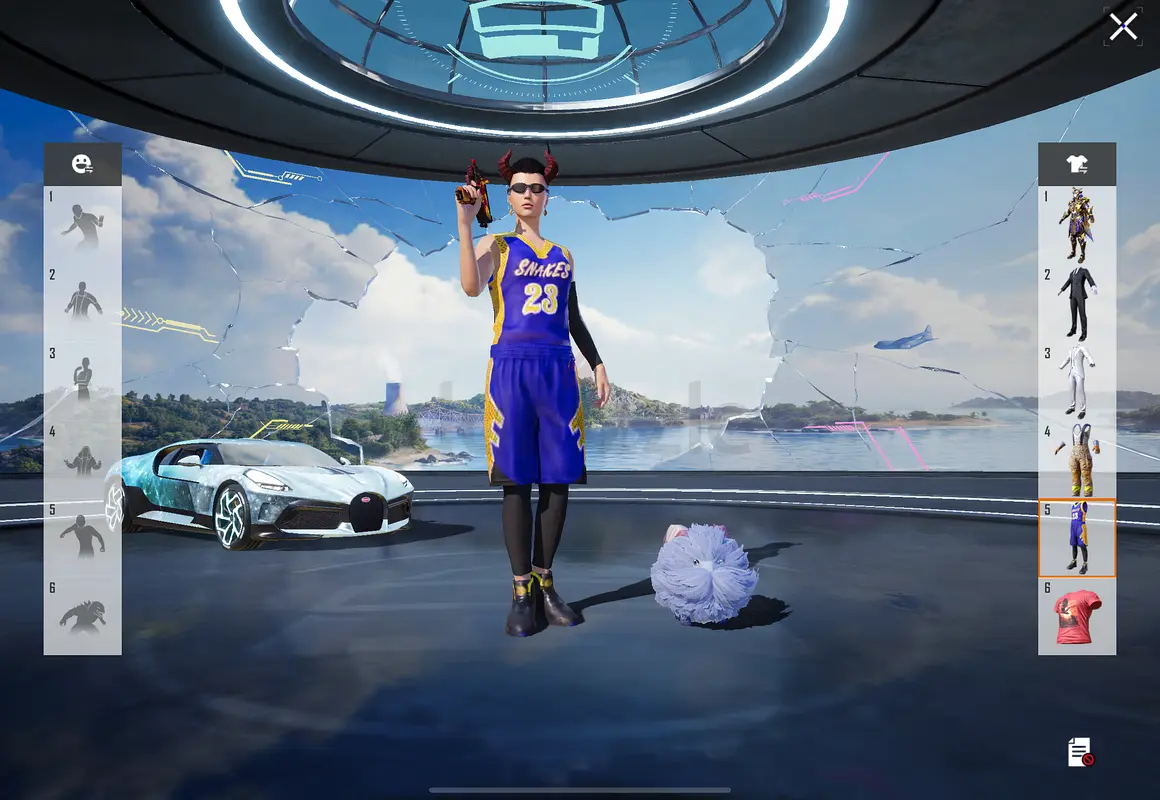Screen dimensions: 1160x800
Task: Select emote slot 3 thinking pose
Action: click(83, 380)
